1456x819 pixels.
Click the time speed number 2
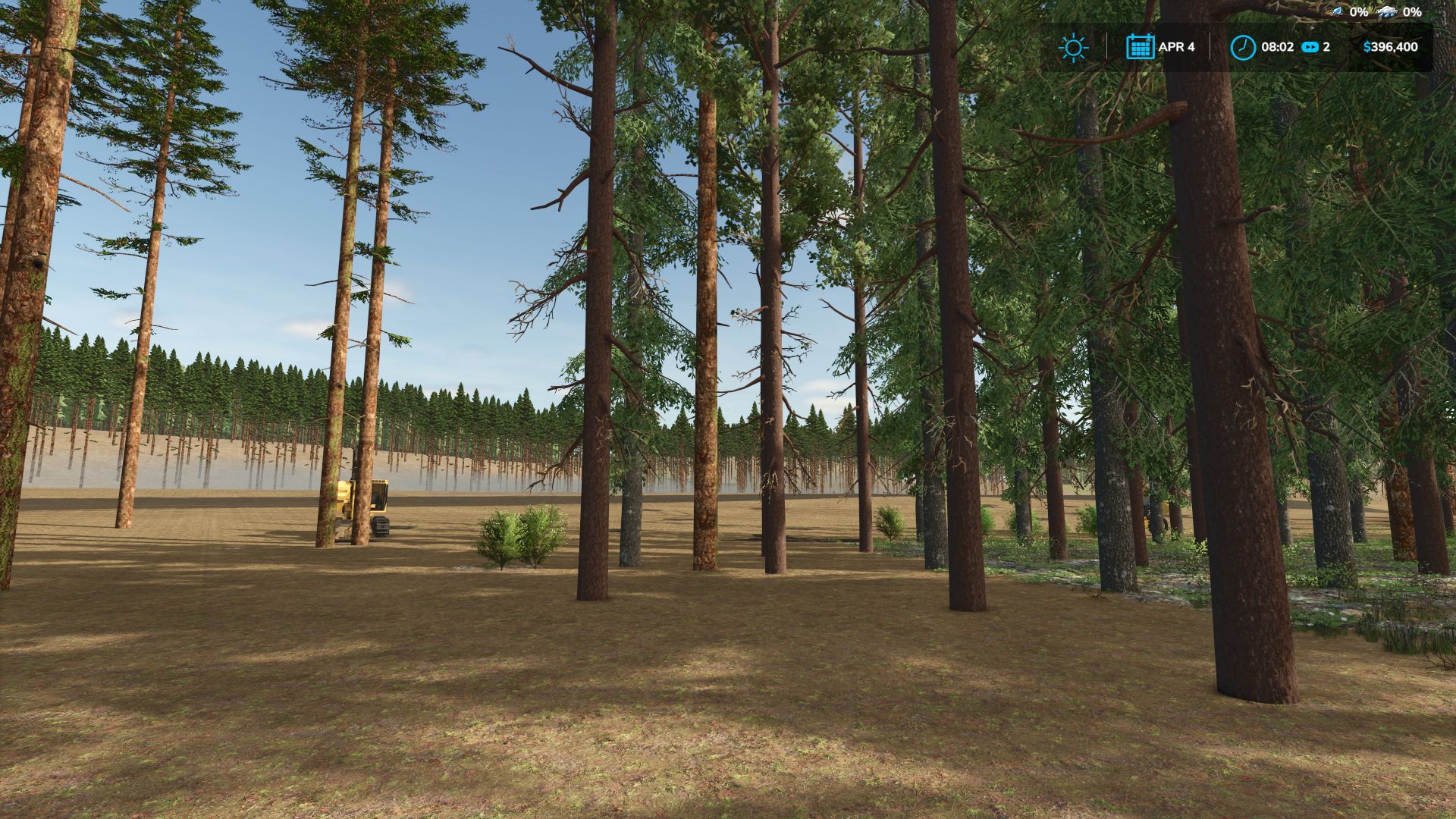pos(1328,47)
